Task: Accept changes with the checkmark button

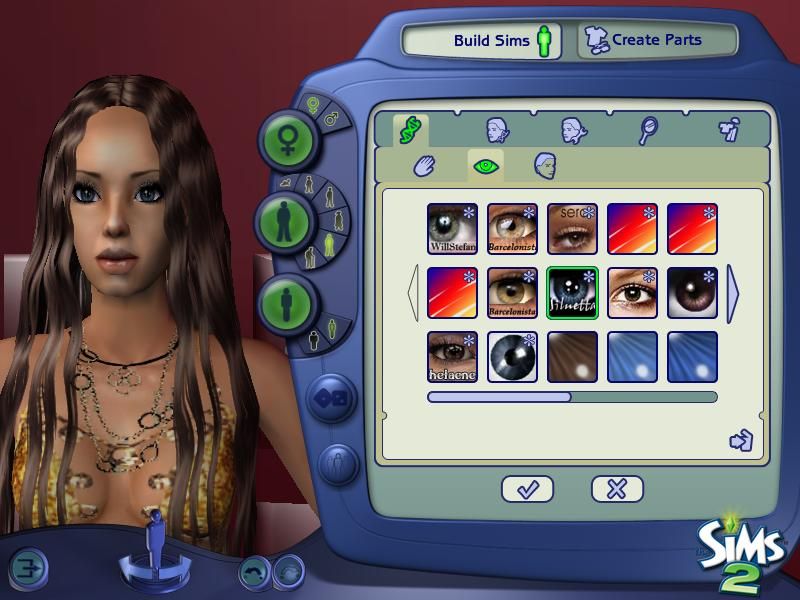Action: click(x=527, y=489)
